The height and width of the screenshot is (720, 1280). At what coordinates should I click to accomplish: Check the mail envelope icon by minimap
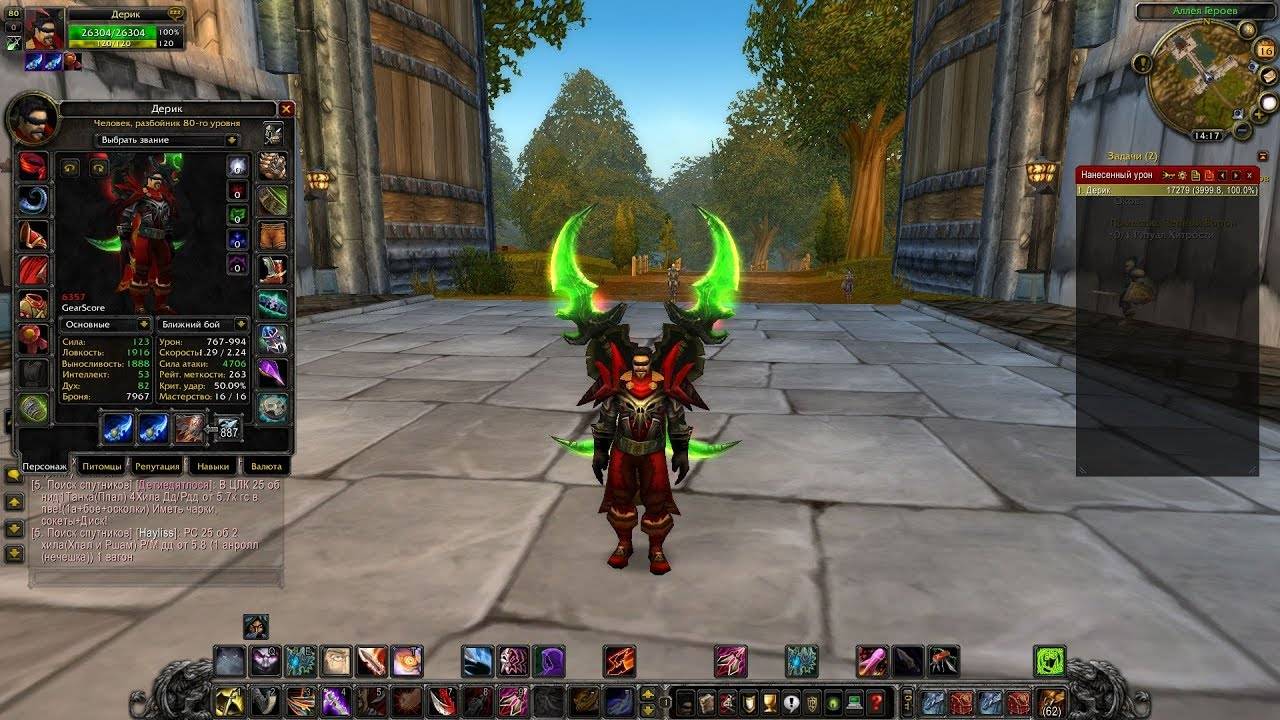coord(1268,77)
